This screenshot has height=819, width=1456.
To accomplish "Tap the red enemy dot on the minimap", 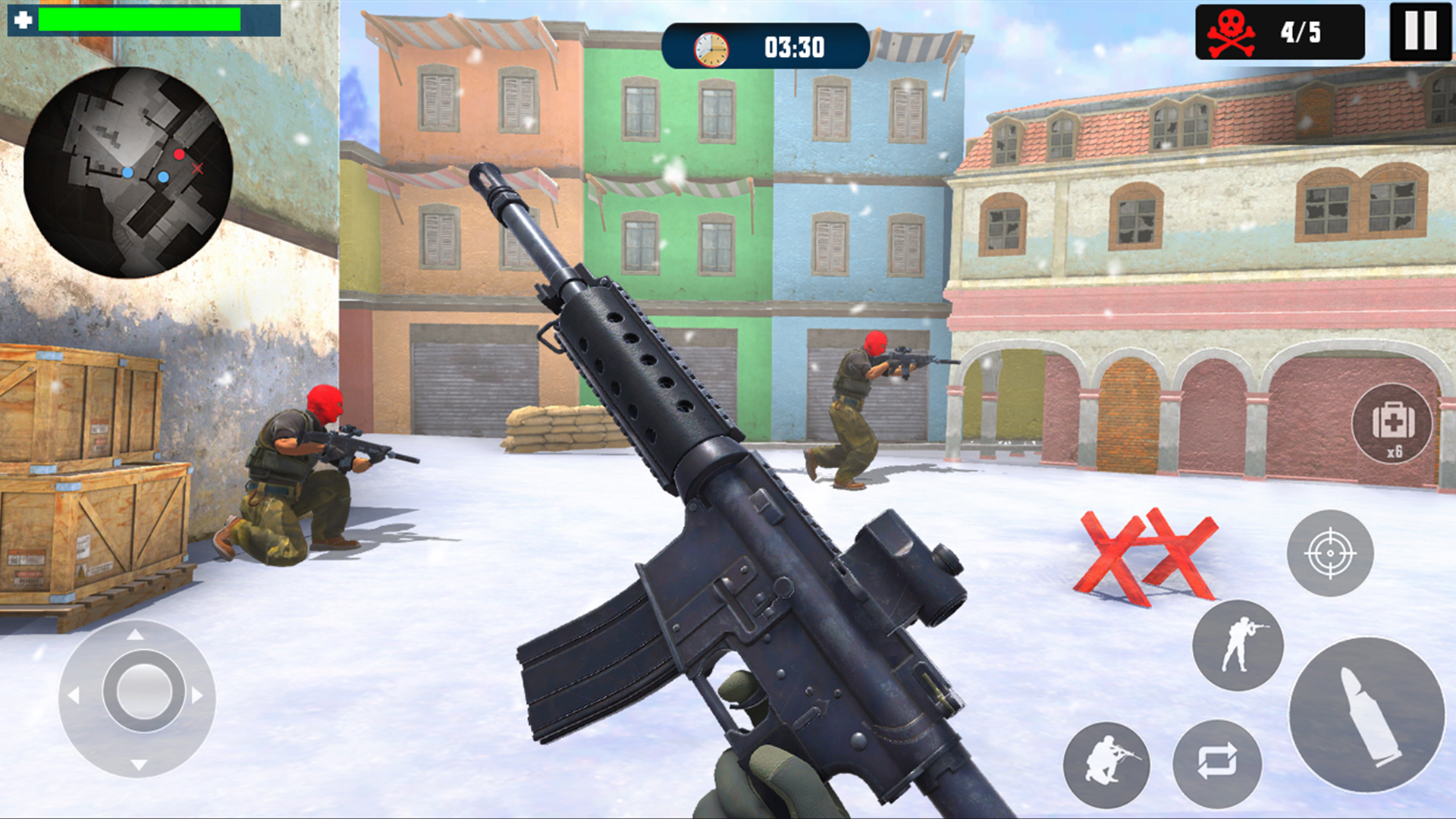I will tap(180, 154).
